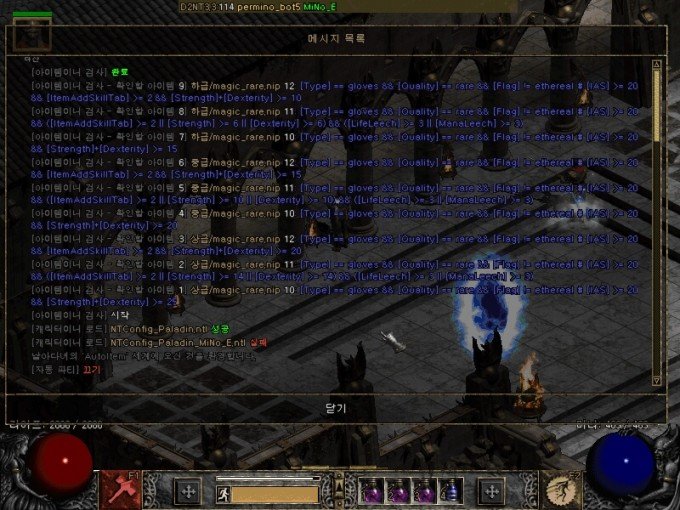Toggle the run/walk button

223,493
